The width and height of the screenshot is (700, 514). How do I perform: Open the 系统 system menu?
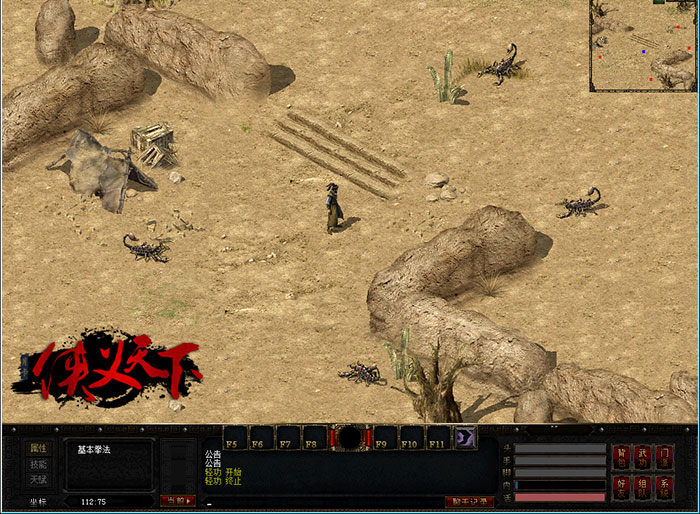665,487
